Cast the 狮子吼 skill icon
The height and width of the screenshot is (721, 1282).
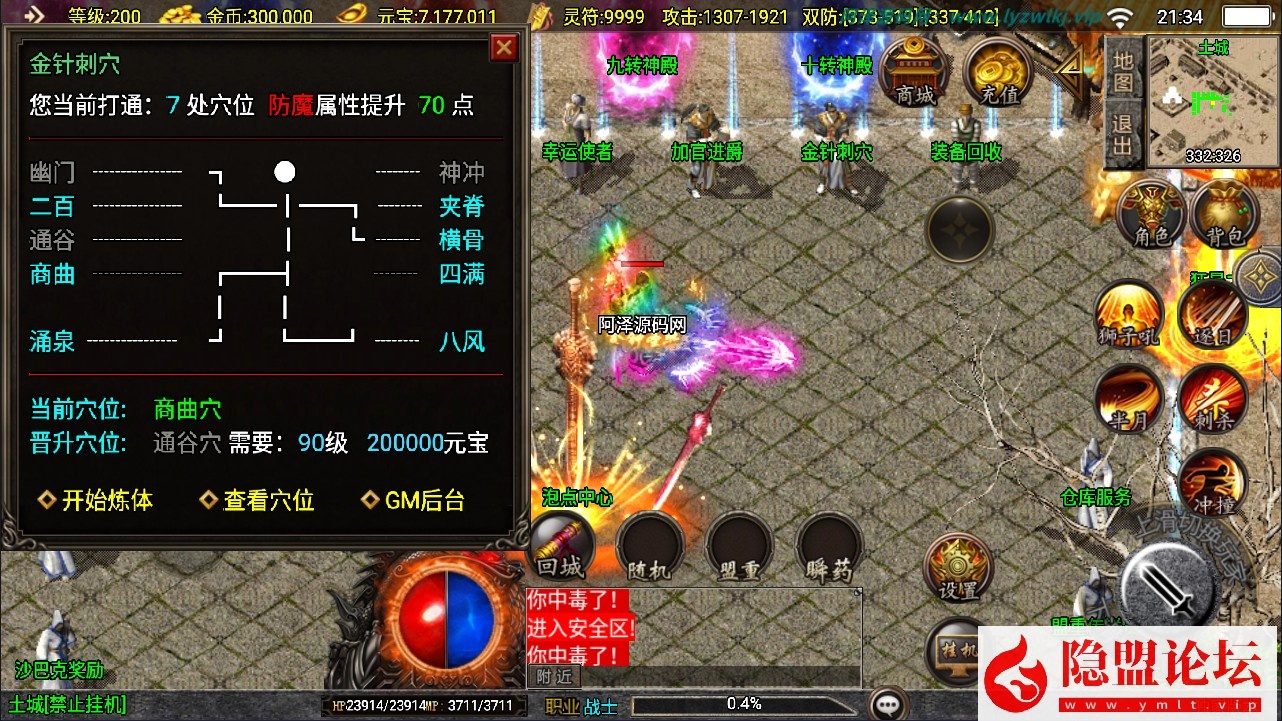[1128, 315]
